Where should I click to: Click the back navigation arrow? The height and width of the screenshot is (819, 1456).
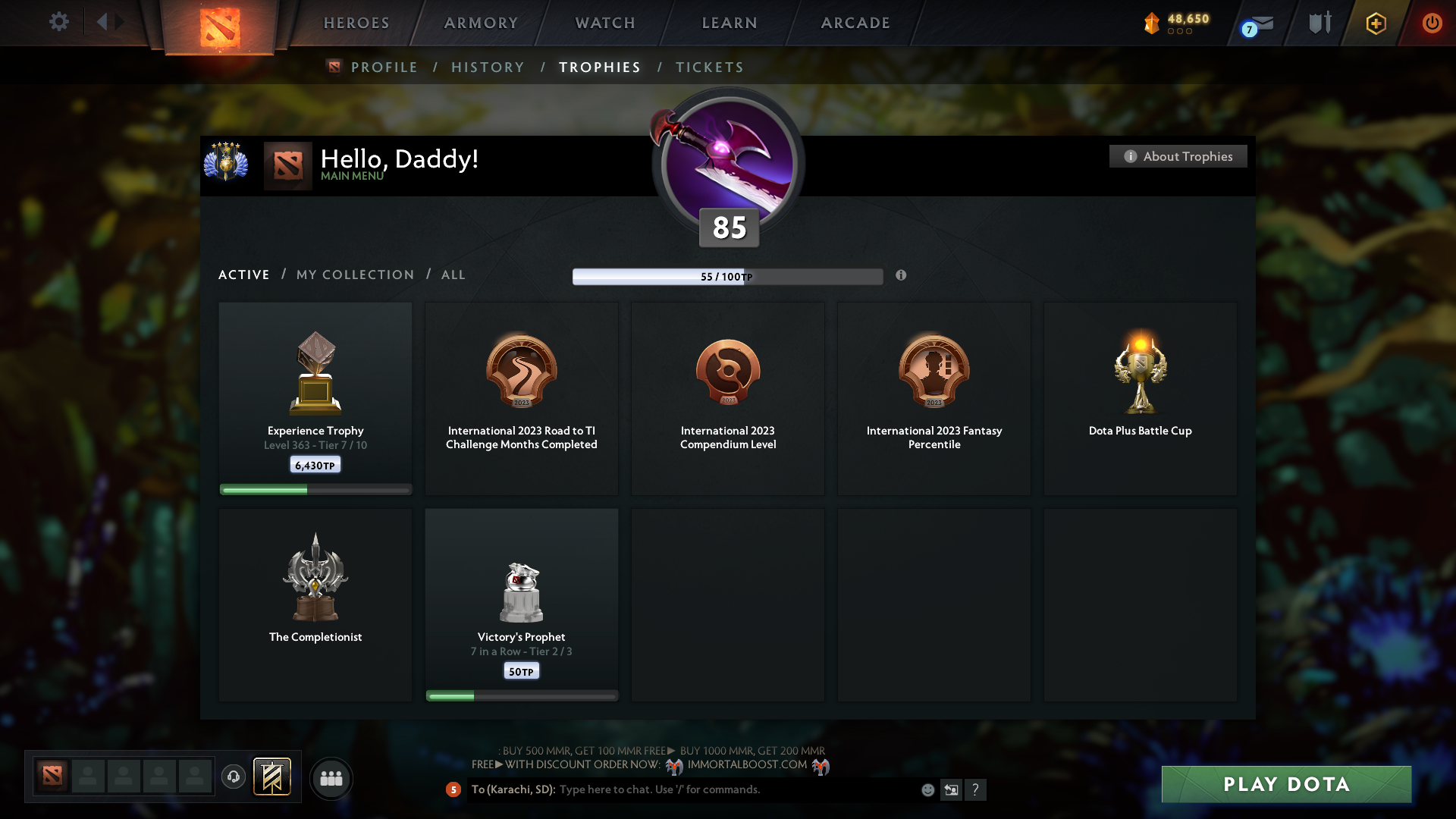(105, 22)
